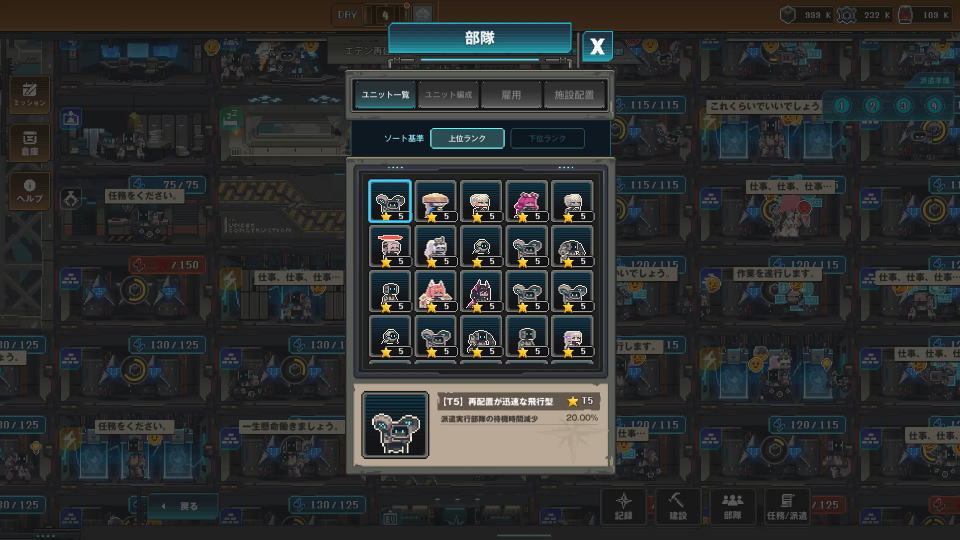Select the red-hat unit portrait
The image size is (960, 540).
[x=389, y=246]
